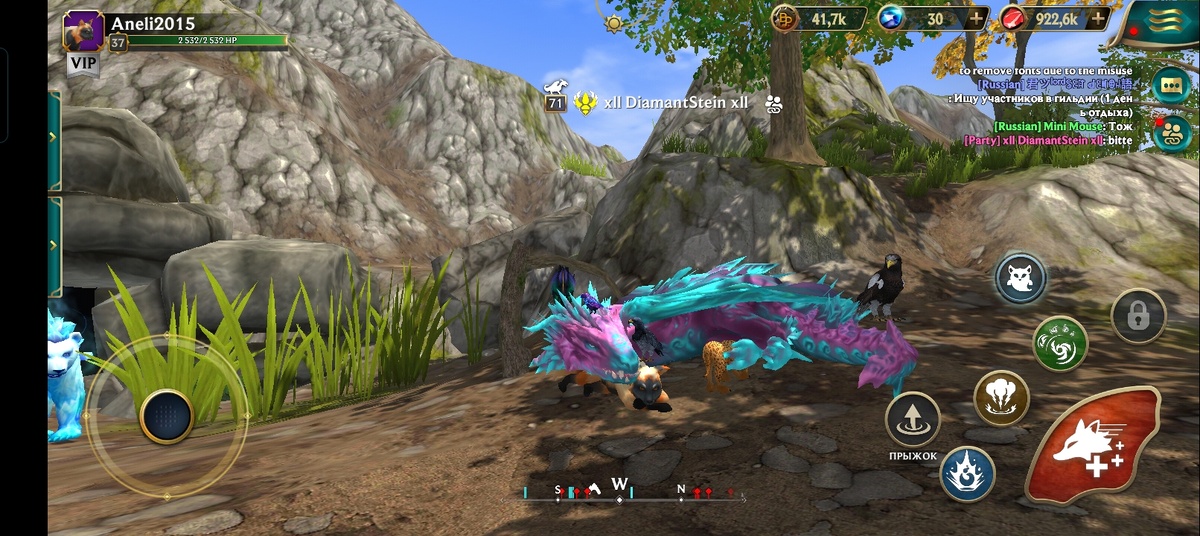Expand the lower teal side panel arrow
Viewport: 1200px width, 536px height.
[53, 247]
